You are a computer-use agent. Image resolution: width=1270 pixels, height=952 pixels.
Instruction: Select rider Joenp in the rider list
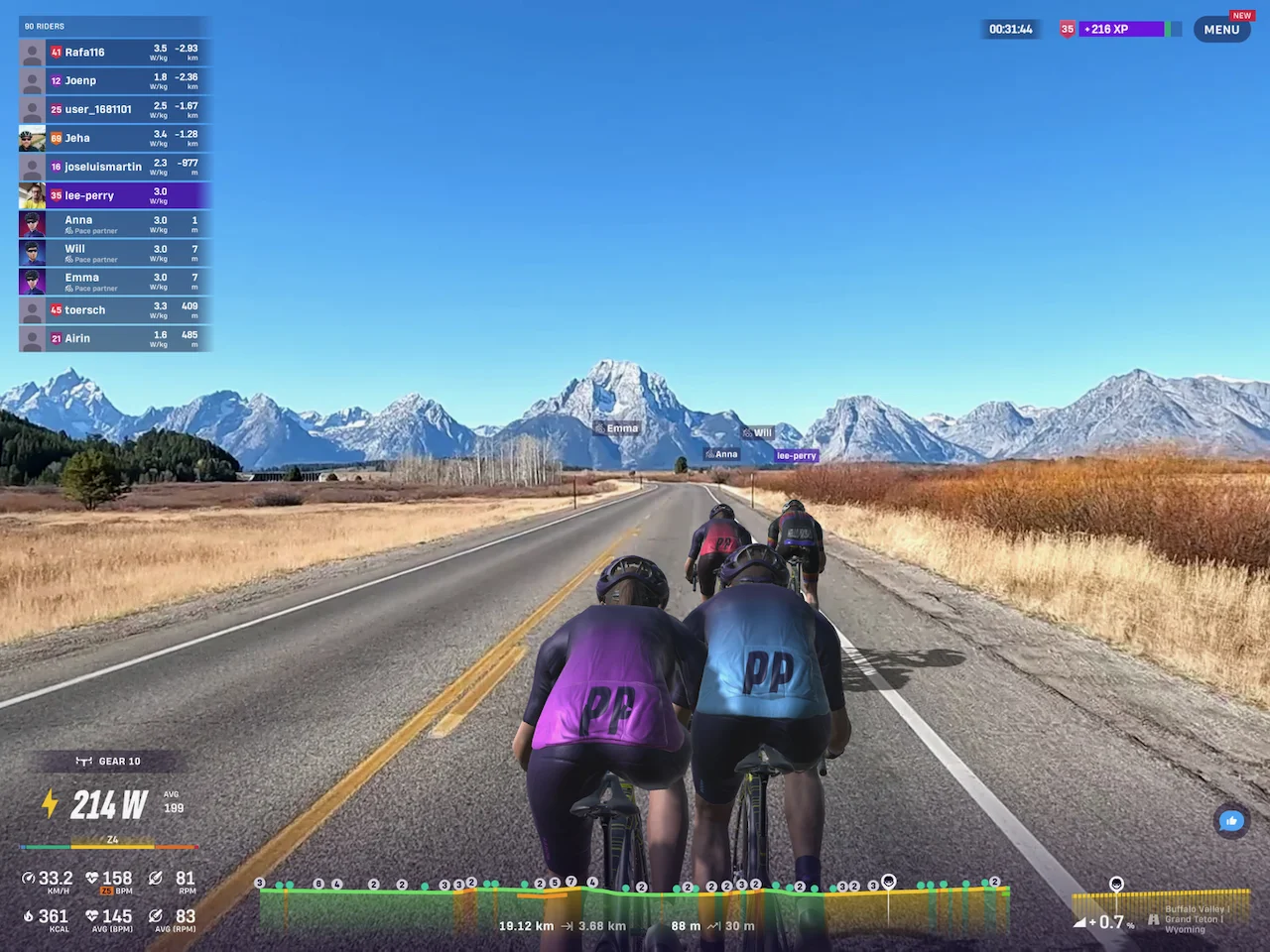pos(114,81)
